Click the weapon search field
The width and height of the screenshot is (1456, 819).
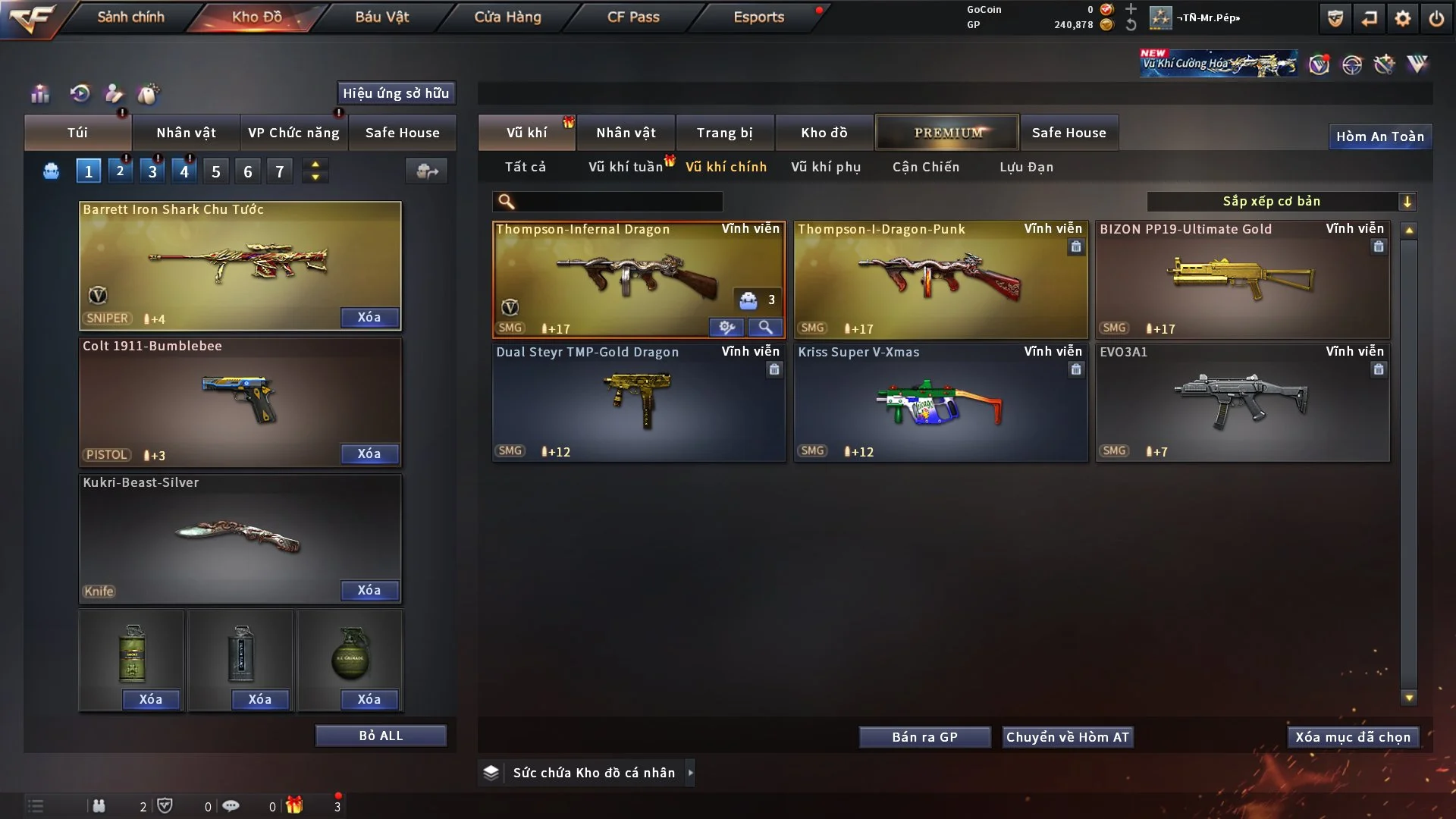pyautogui.click(x=618, y=201)
